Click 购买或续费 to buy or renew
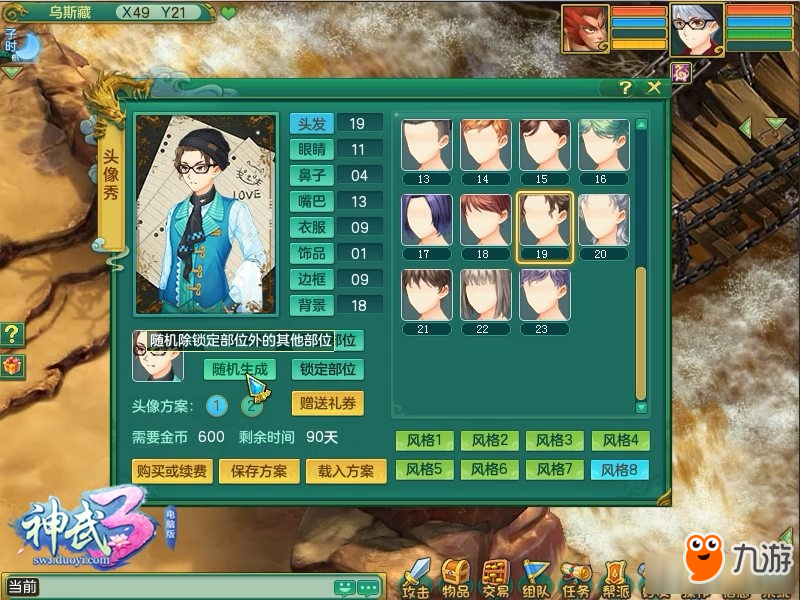This screenshot has width=800, height=600. 171,471
